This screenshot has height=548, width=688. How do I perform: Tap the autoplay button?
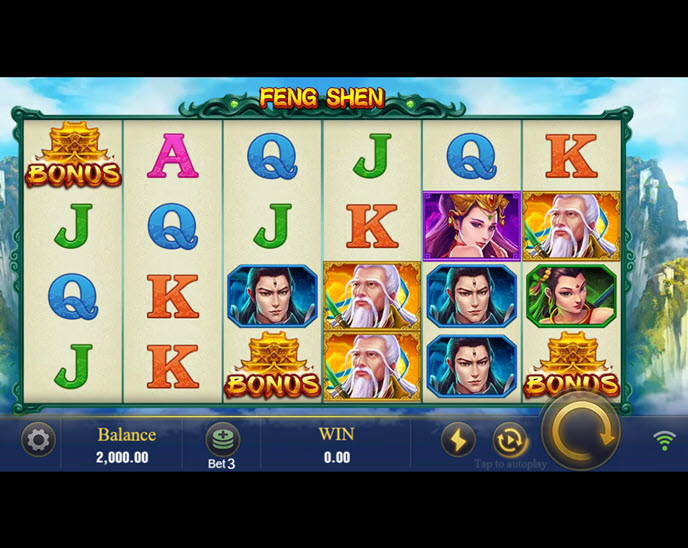510,440
